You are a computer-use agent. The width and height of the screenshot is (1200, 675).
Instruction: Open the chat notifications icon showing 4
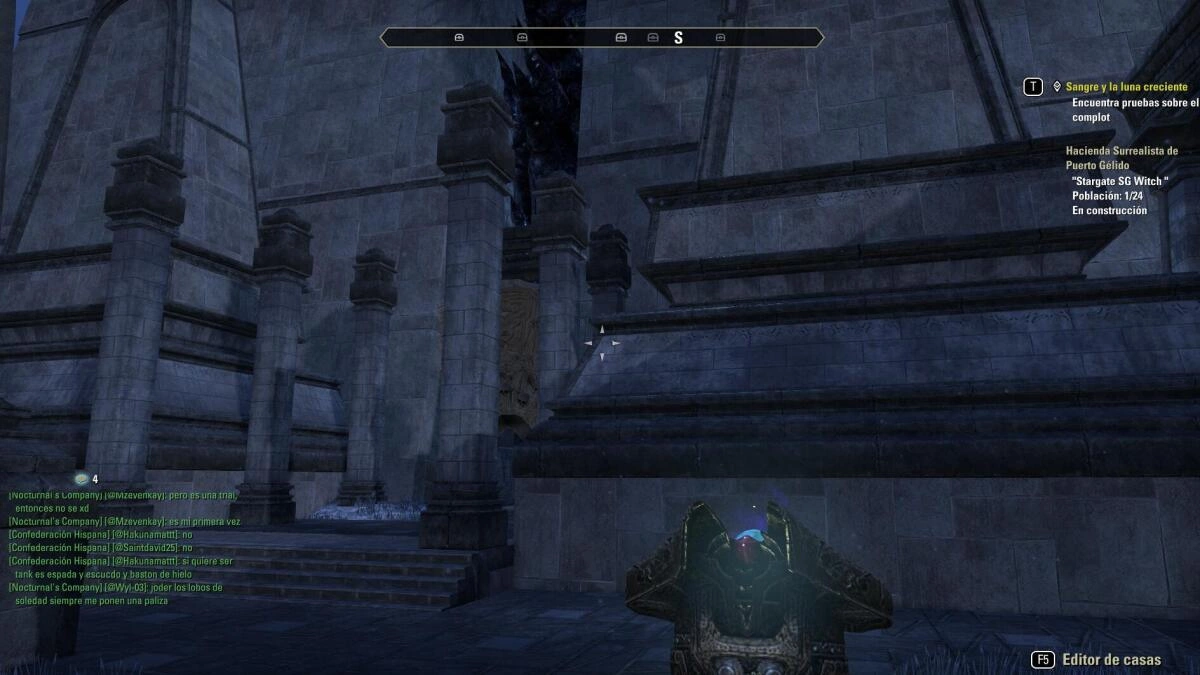tap(82, 480)
